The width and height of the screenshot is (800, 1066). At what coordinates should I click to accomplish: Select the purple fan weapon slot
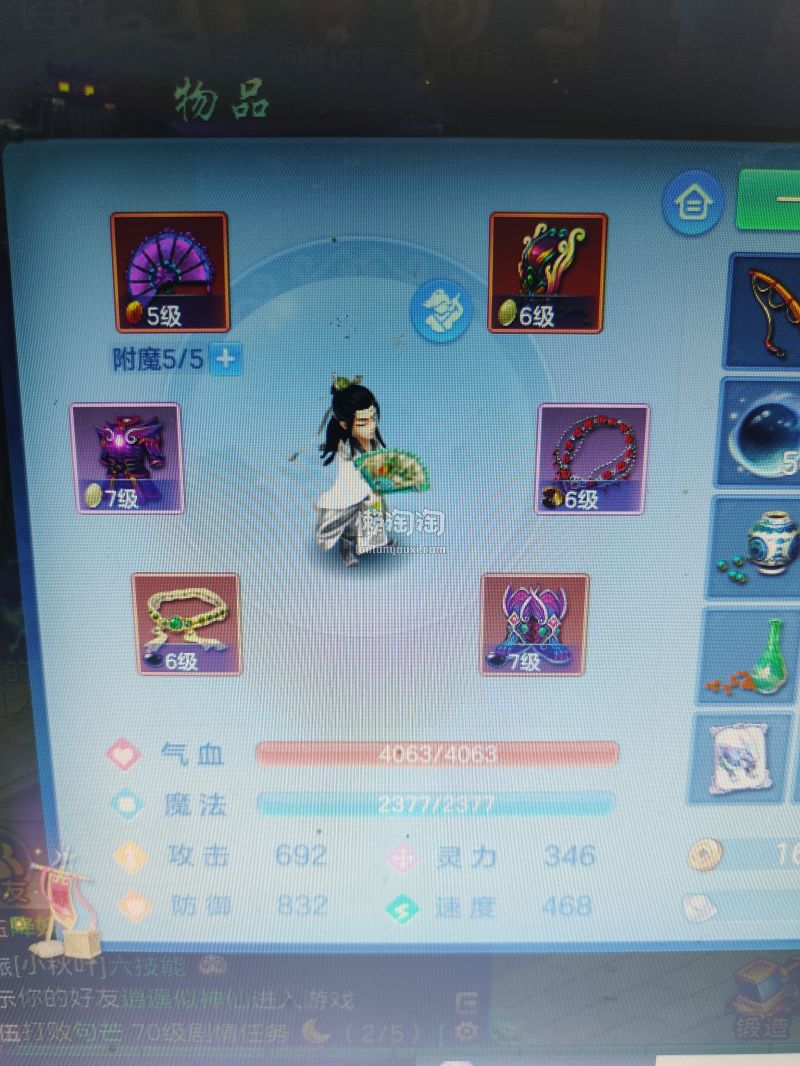(170, 272)
